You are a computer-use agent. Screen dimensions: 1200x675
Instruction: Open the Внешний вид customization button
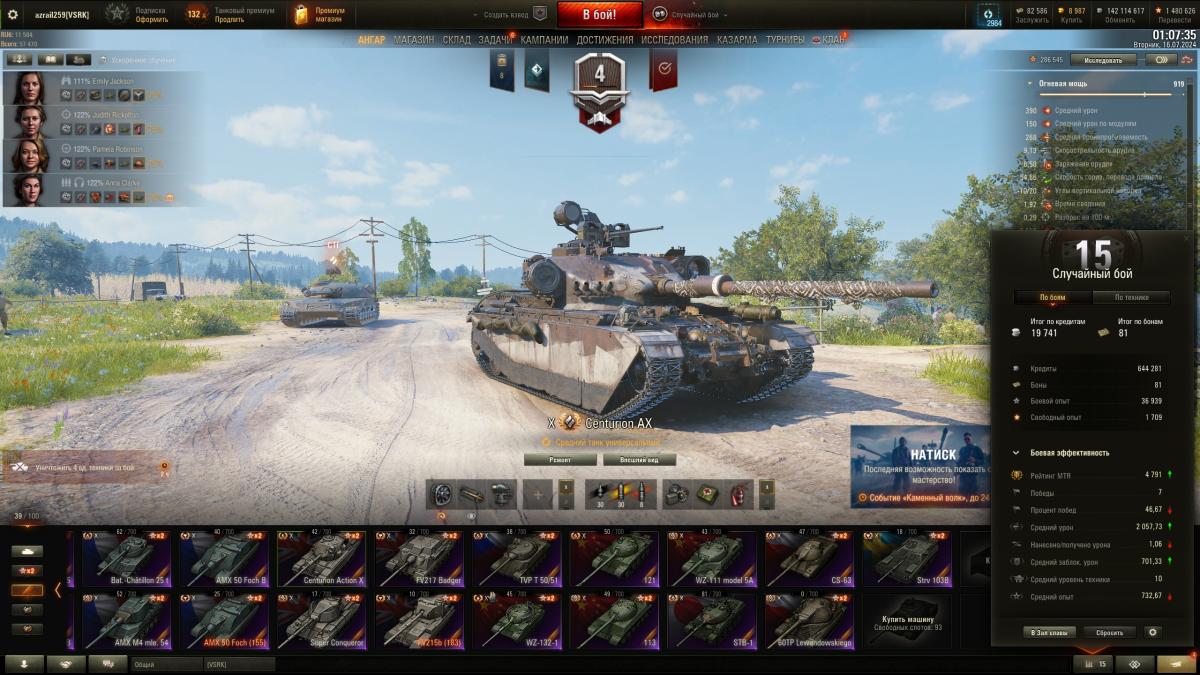point(639,460)
